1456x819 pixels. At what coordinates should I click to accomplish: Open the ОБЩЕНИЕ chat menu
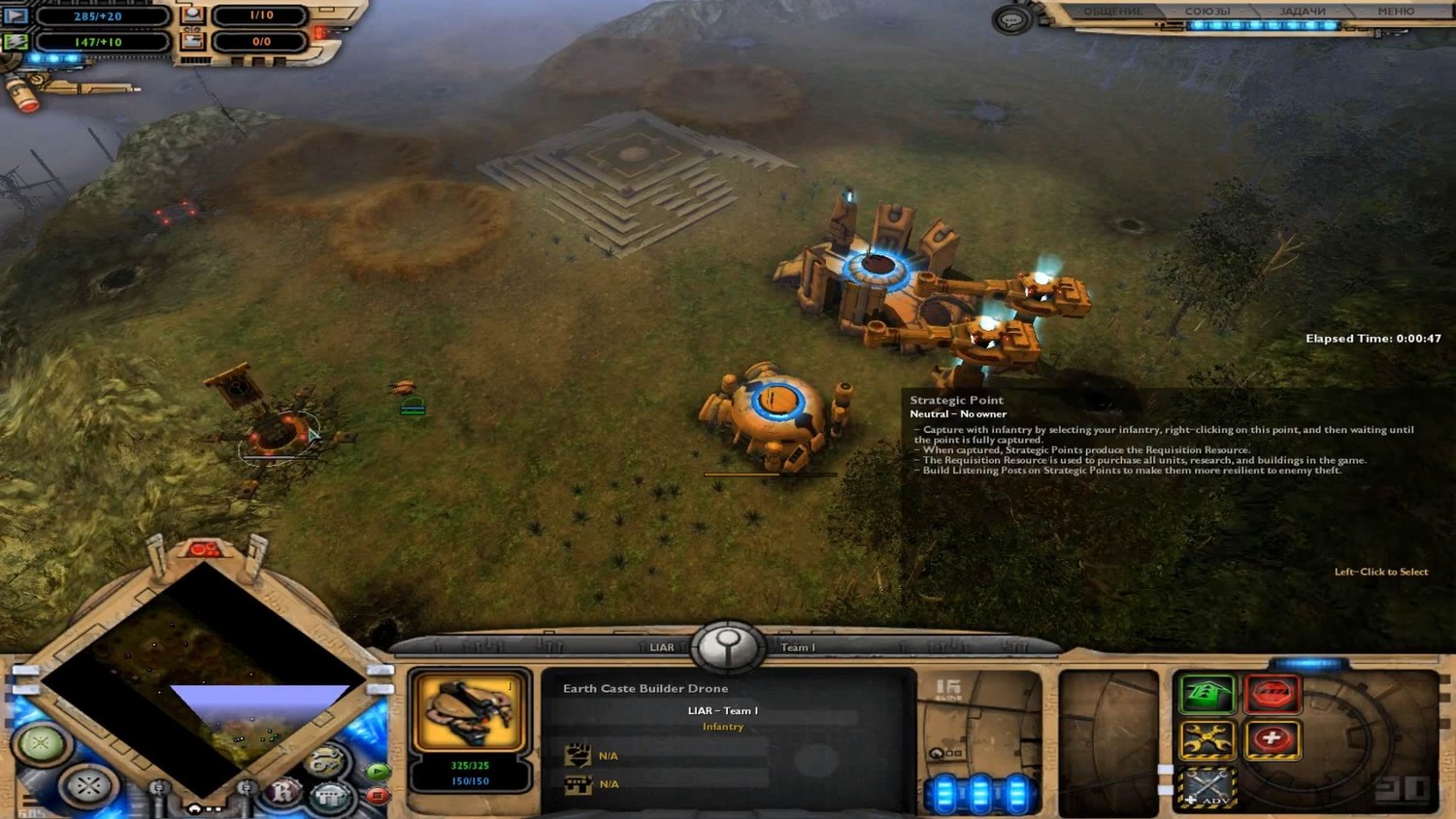click(x=1112, y=12)
